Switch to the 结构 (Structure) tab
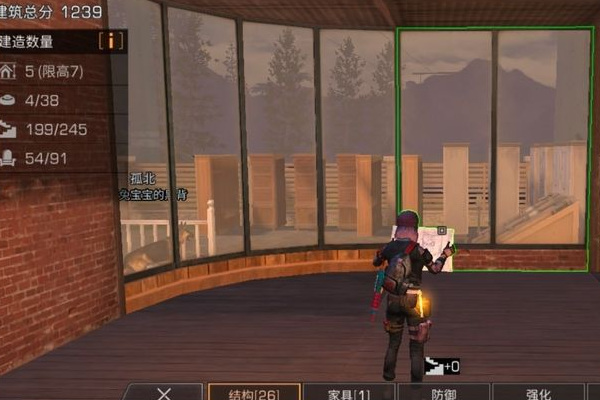 coord(254,392)
